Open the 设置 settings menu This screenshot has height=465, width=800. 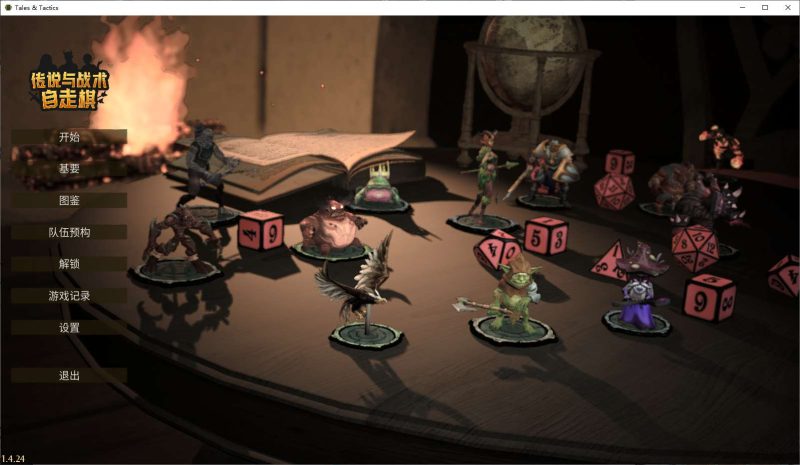[x=69, y=328]
